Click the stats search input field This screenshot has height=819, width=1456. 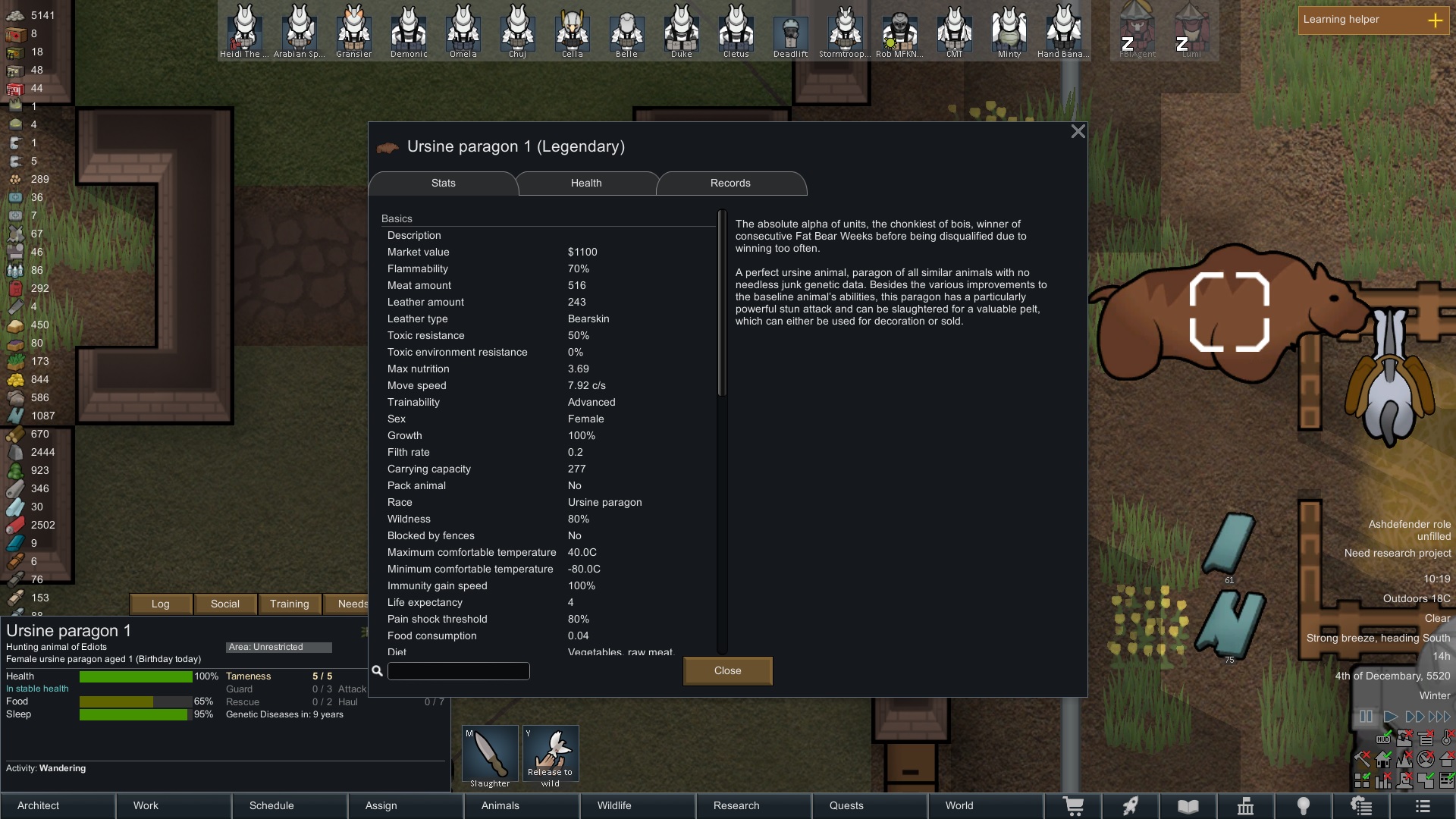(x=458, y=671)
